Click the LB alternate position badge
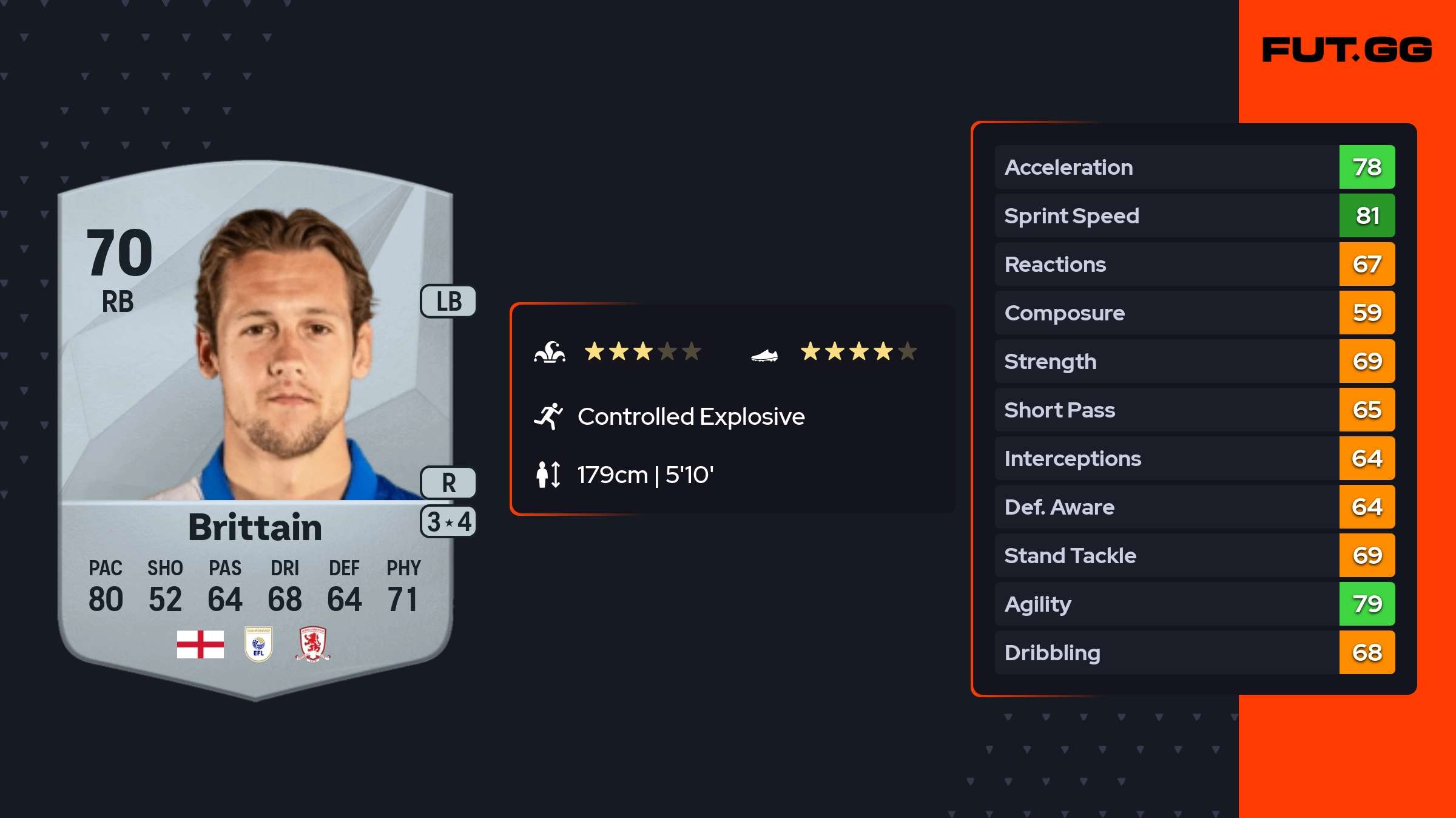1456x818 pixels. click(449, 301)
